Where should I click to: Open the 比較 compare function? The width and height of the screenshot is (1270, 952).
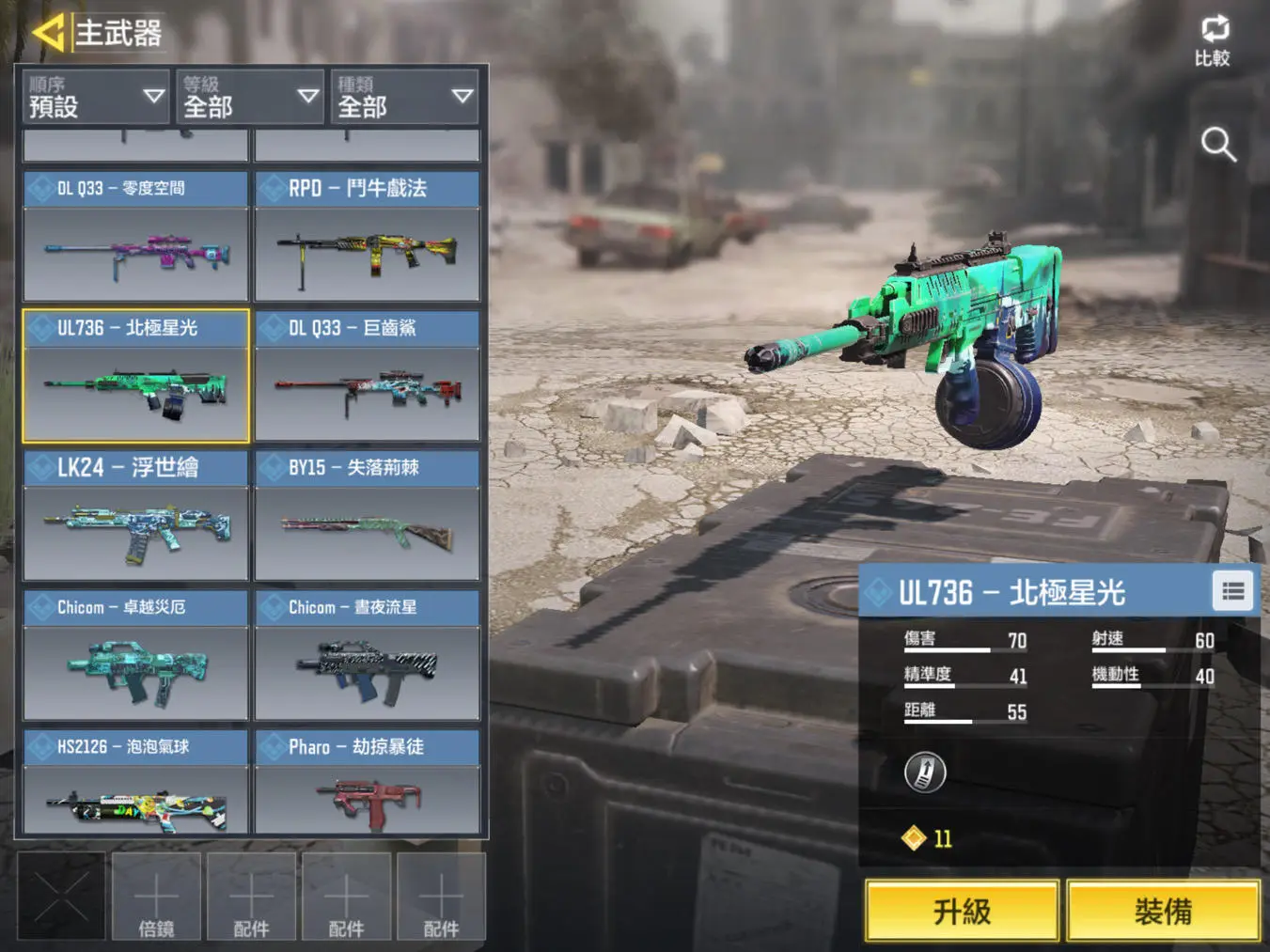(1213, 41)
